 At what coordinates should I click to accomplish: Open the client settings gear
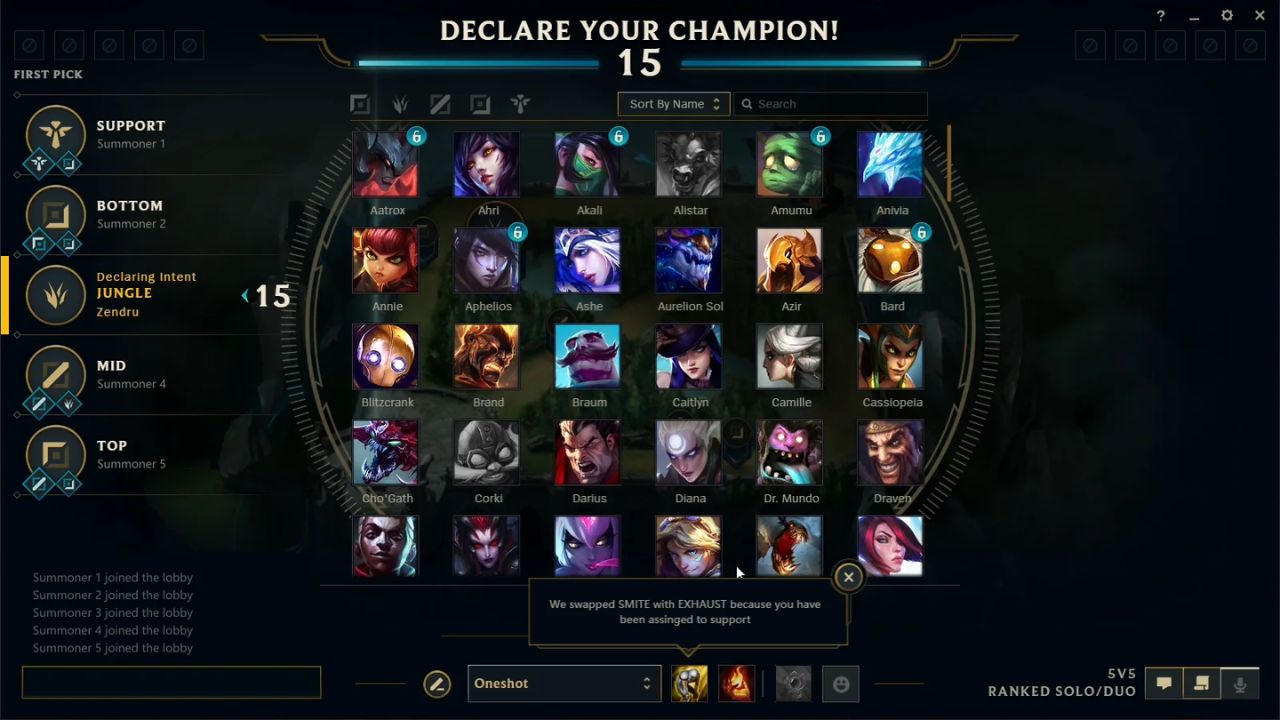(1226, 15)
